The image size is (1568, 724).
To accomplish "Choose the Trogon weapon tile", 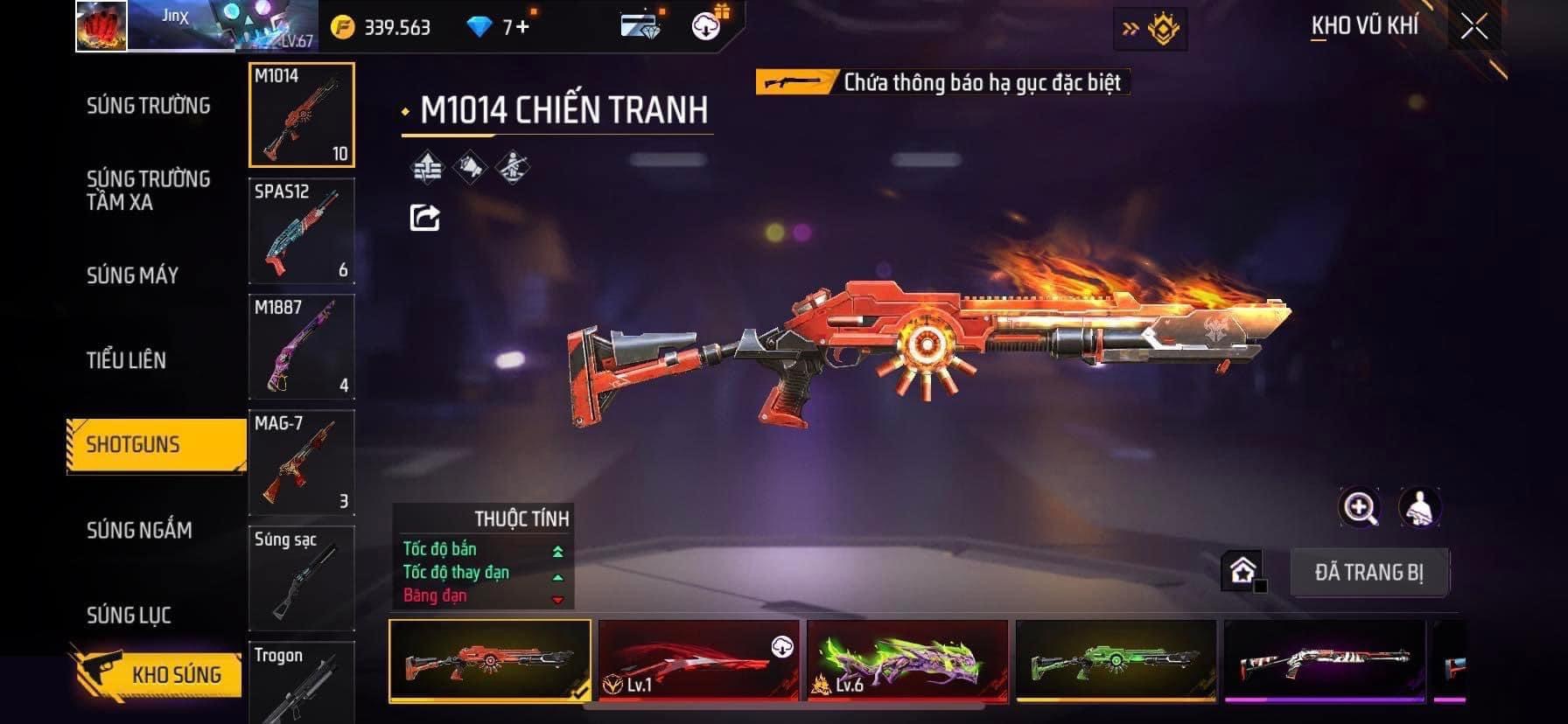I will [302, 684].
